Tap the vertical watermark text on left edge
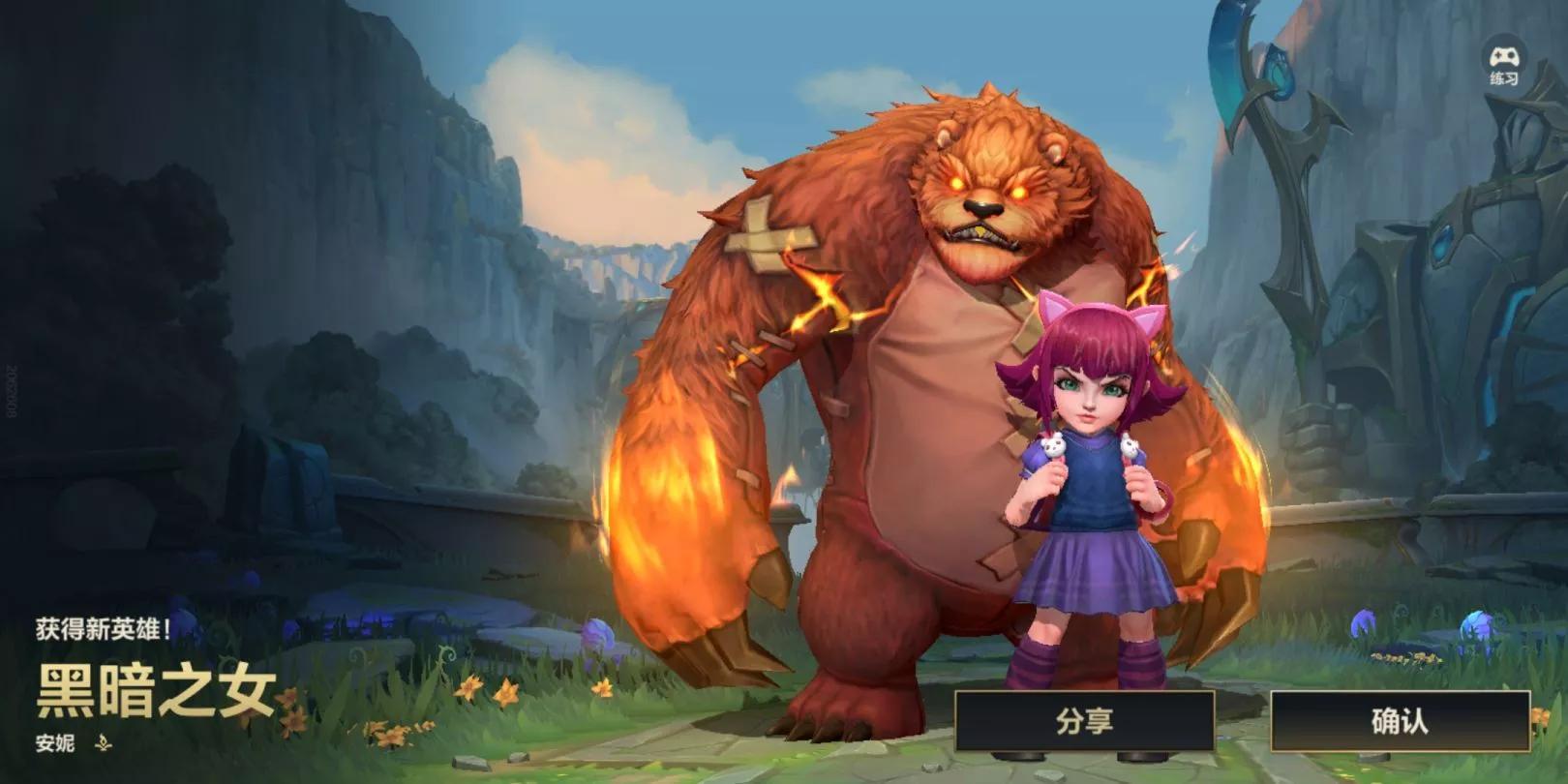The height and width of the screenshot is (784, 1568). [x=10, y=387]
